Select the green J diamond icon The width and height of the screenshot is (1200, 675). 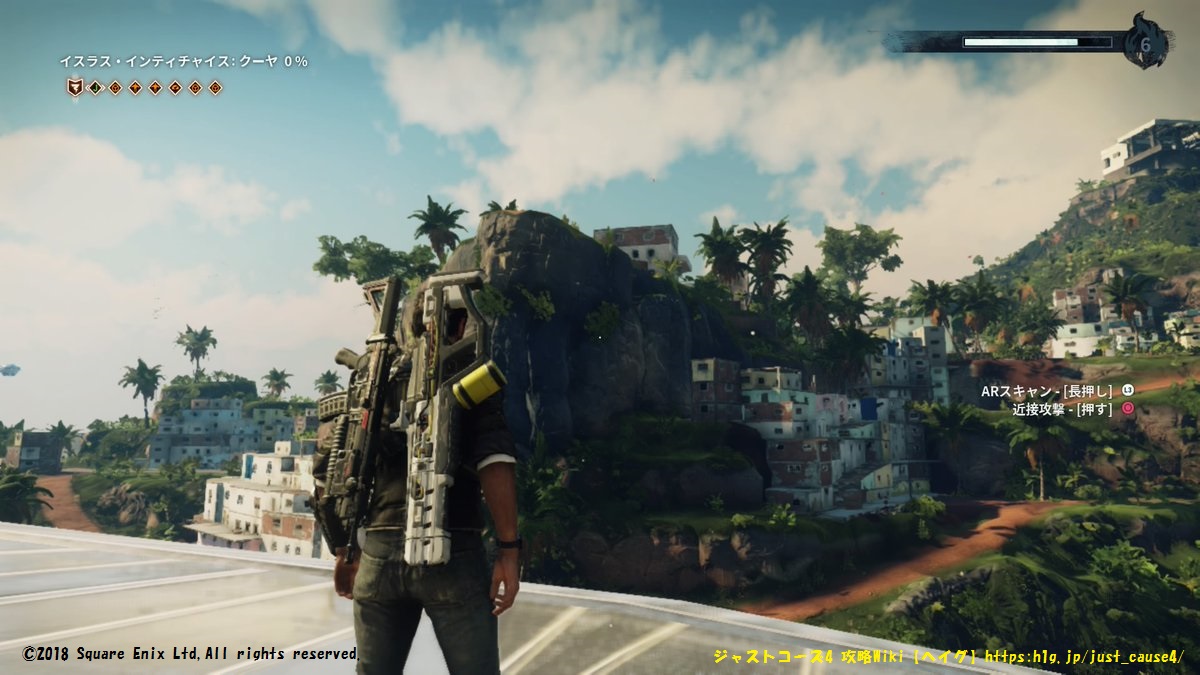[x=95, y=88]
